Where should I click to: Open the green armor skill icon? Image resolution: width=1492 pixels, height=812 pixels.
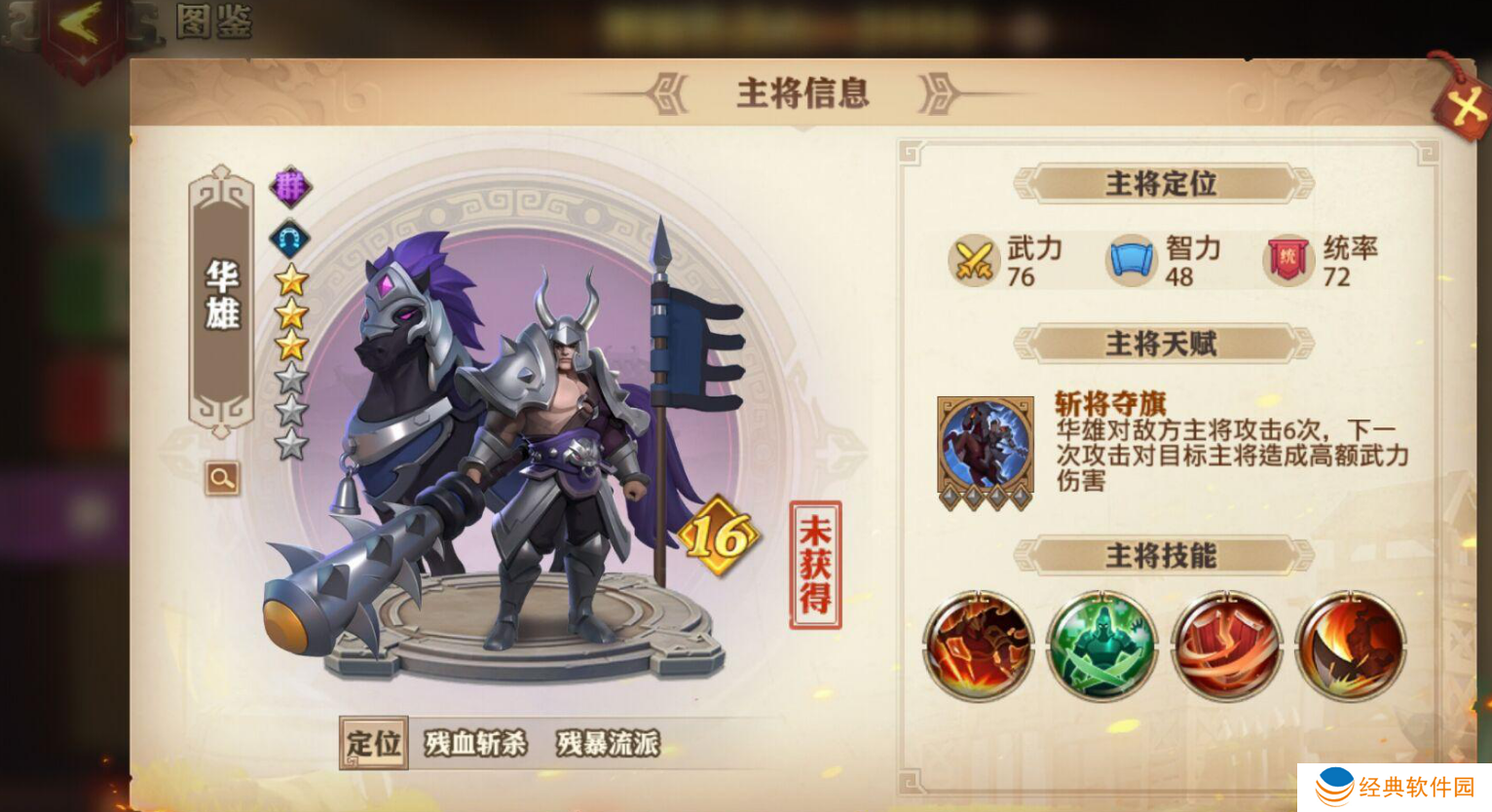(x=1103, y=645)
